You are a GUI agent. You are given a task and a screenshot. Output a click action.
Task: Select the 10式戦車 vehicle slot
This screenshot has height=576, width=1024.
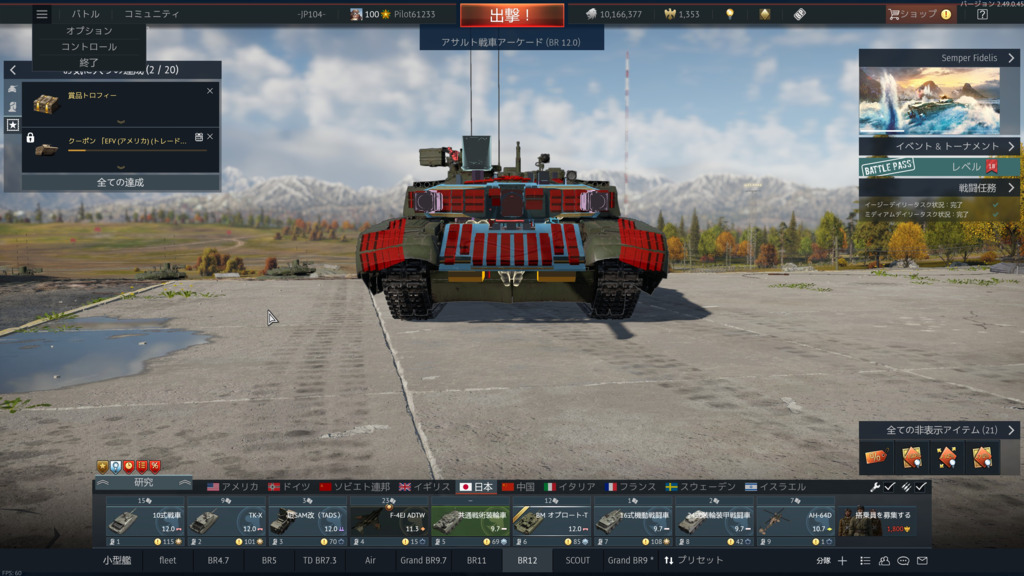[x=144, y=521]
